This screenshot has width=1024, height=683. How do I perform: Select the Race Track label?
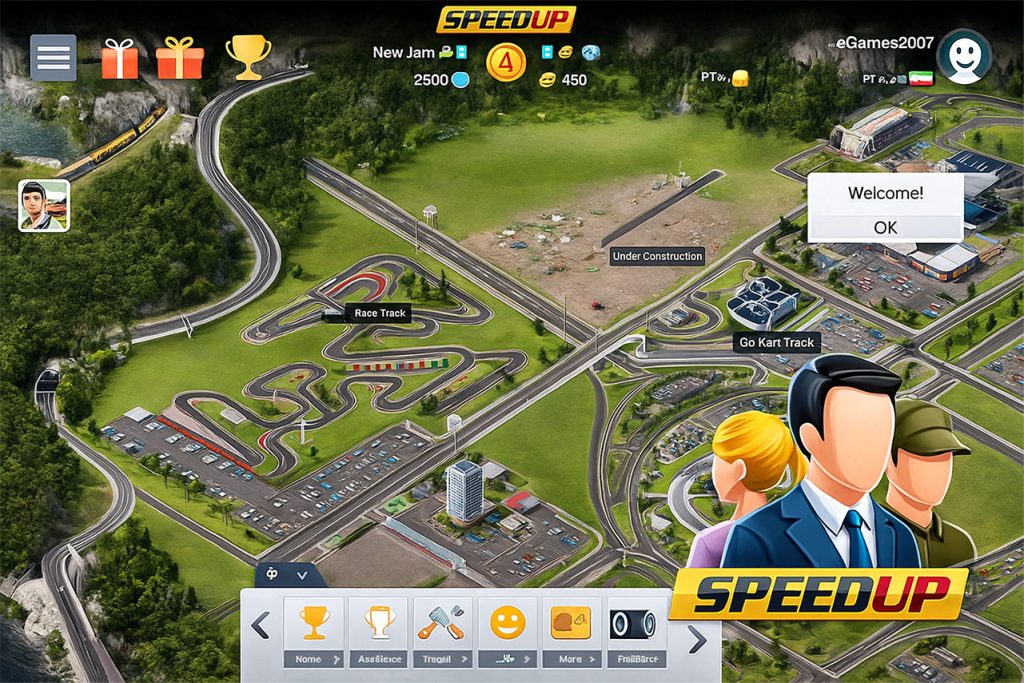379,313
